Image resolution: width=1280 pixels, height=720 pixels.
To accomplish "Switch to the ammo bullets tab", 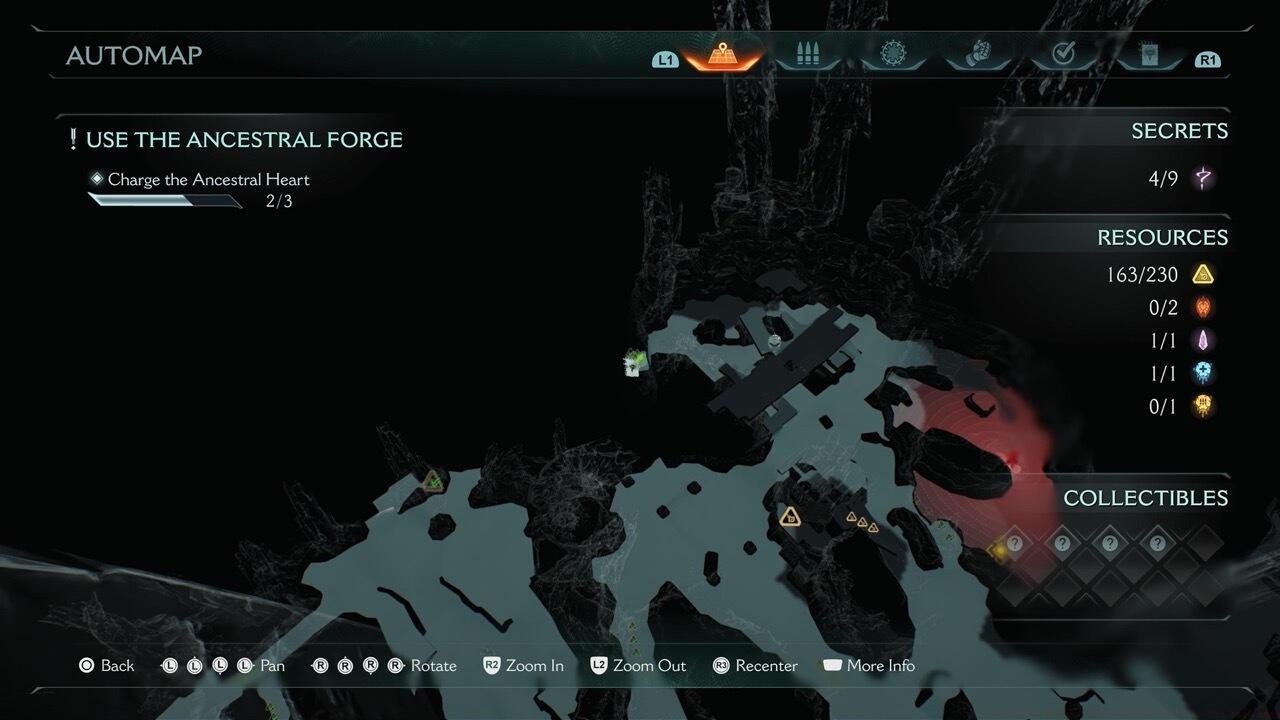I will 806,55.
